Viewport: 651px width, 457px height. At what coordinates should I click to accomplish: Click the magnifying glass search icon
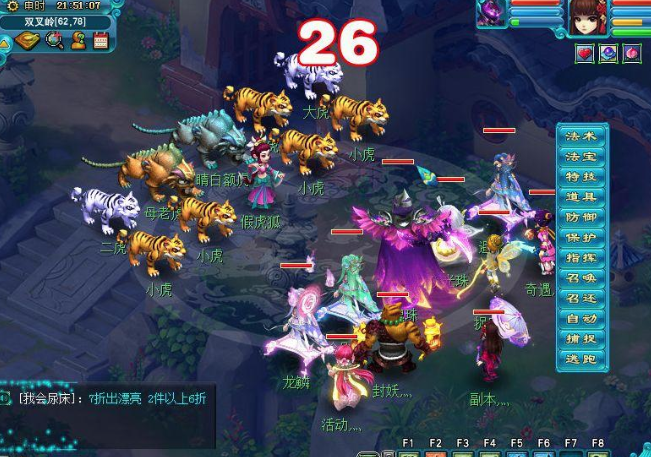[54, 41]
